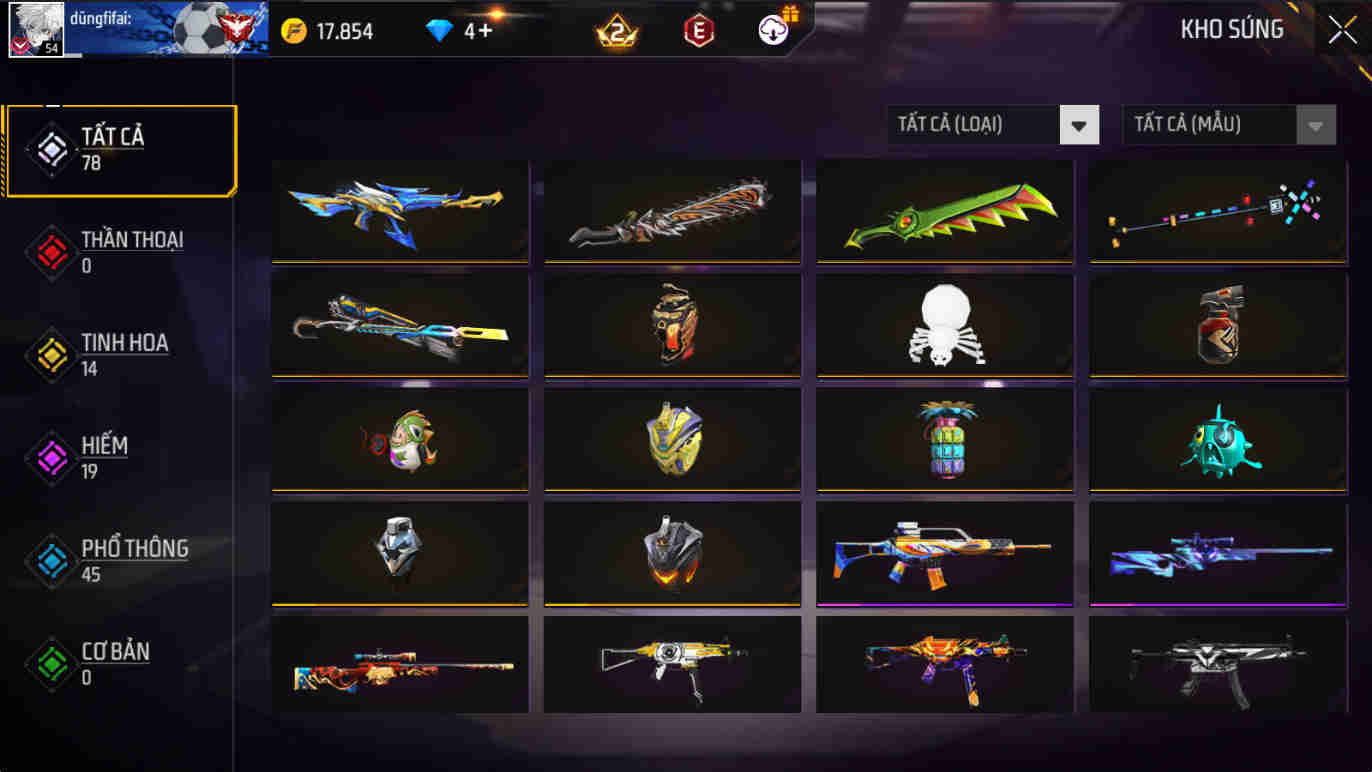Select the green sawtooth blade skin
This screenshot has width=1372, height=772.
click(942, 211)
